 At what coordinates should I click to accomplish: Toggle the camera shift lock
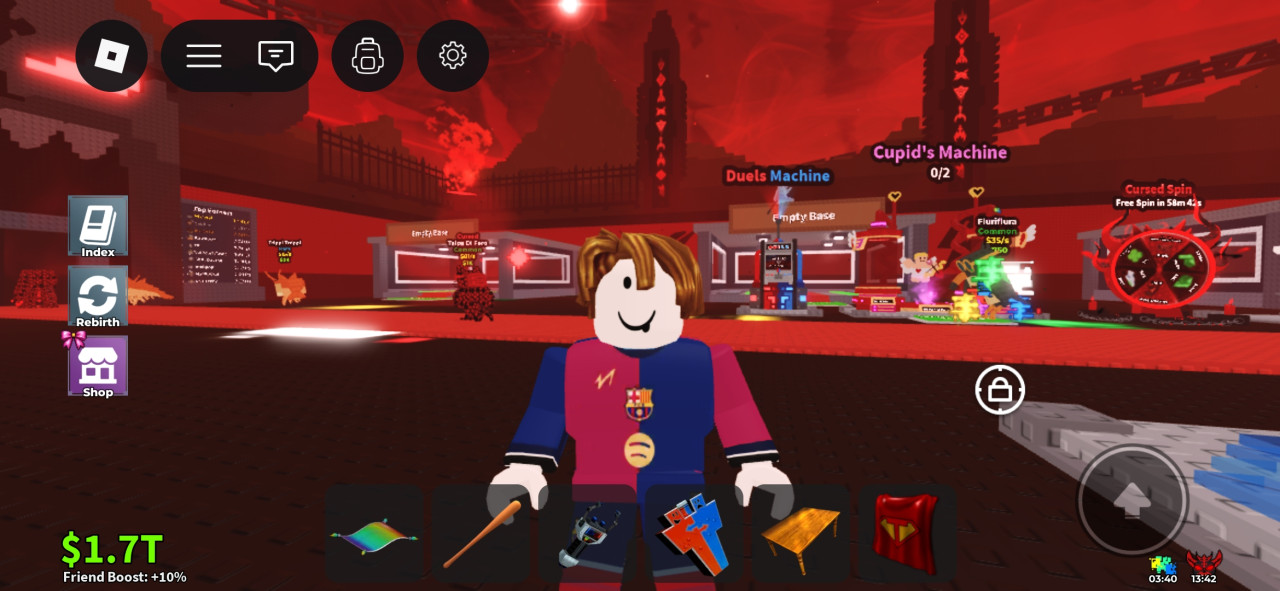(x=1000, y=389)
